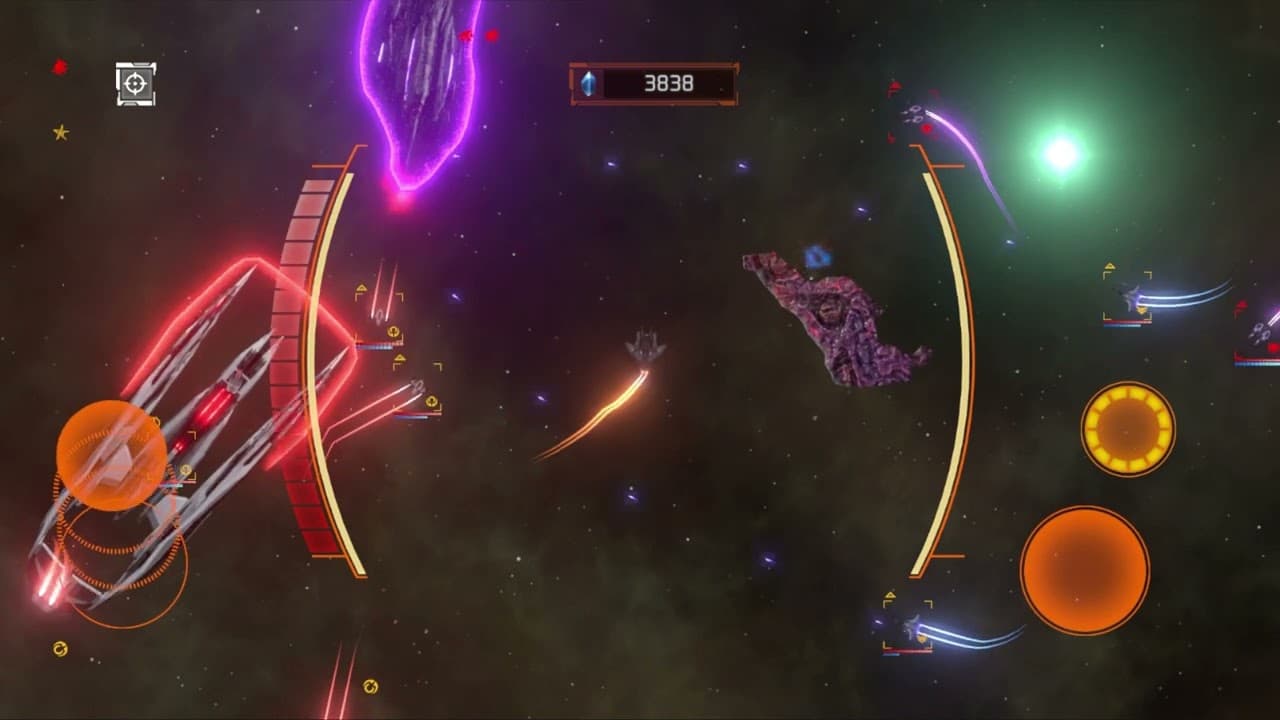
Task: Click the circular arrow icon at bottom center
Action: click(369, 687)
